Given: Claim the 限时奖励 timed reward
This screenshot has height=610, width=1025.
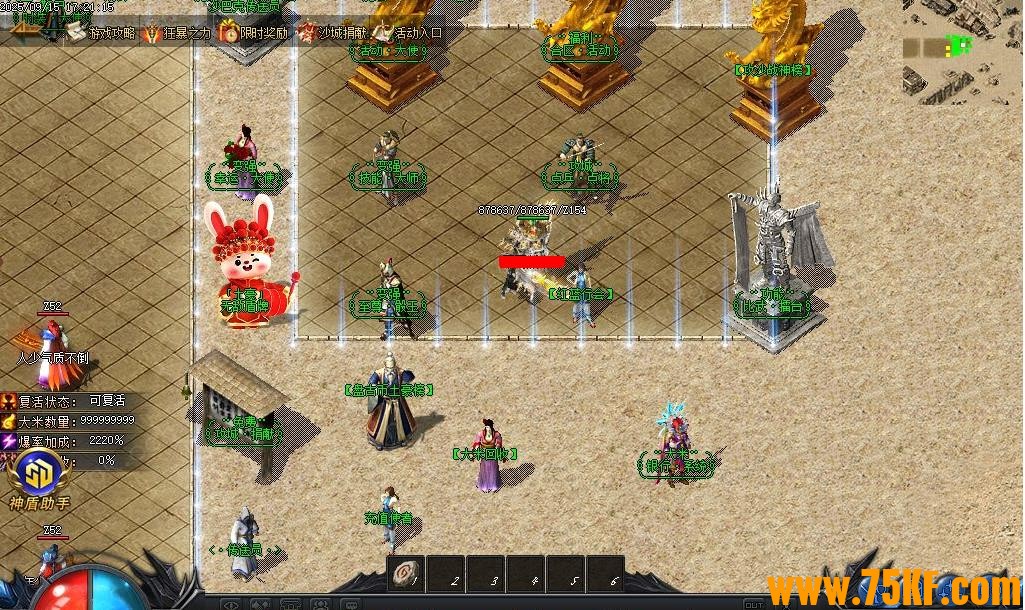Looking at the screenshot, I should [253, 33].
